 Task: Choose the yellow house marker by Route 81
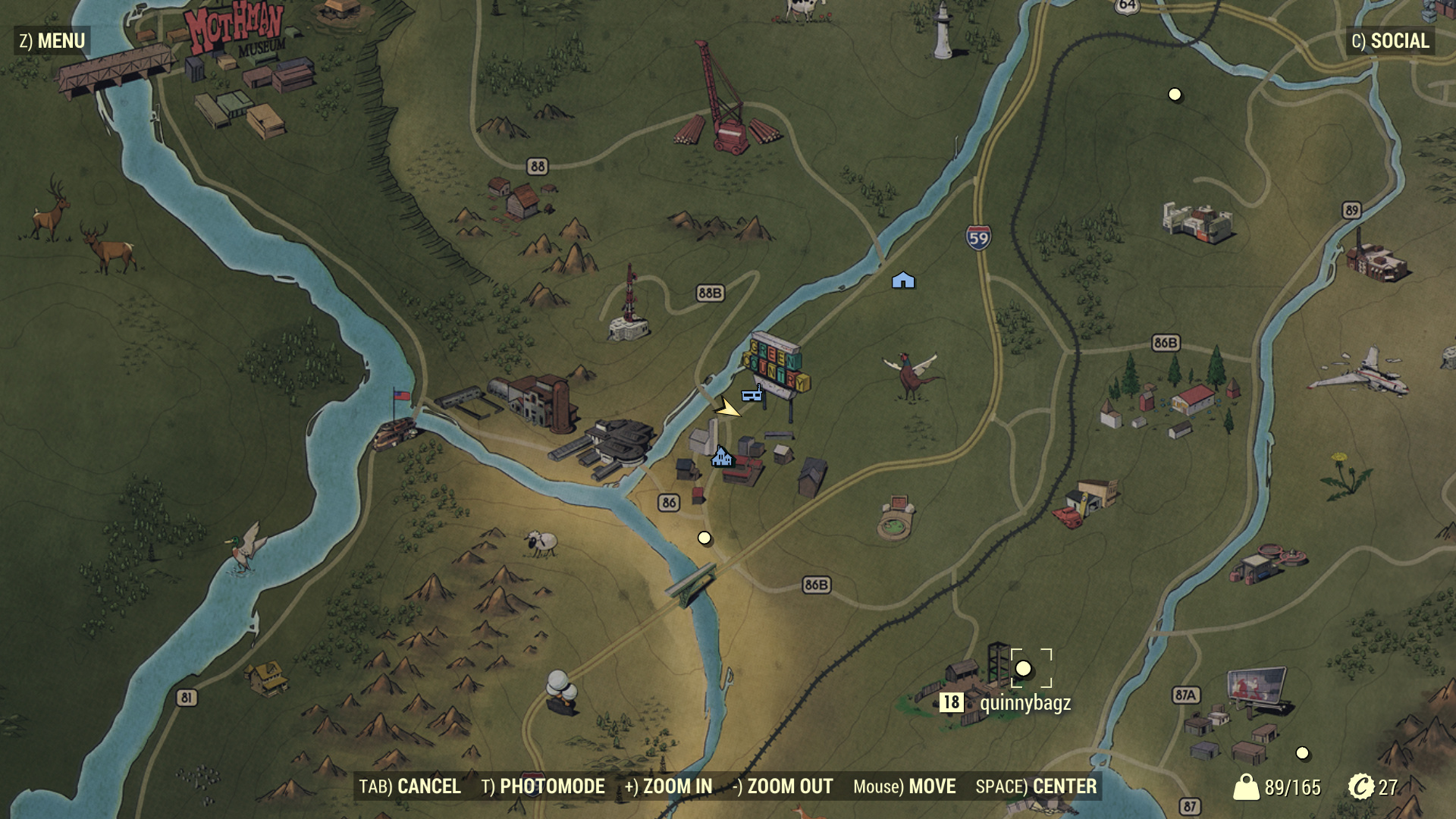pos(265,676)
